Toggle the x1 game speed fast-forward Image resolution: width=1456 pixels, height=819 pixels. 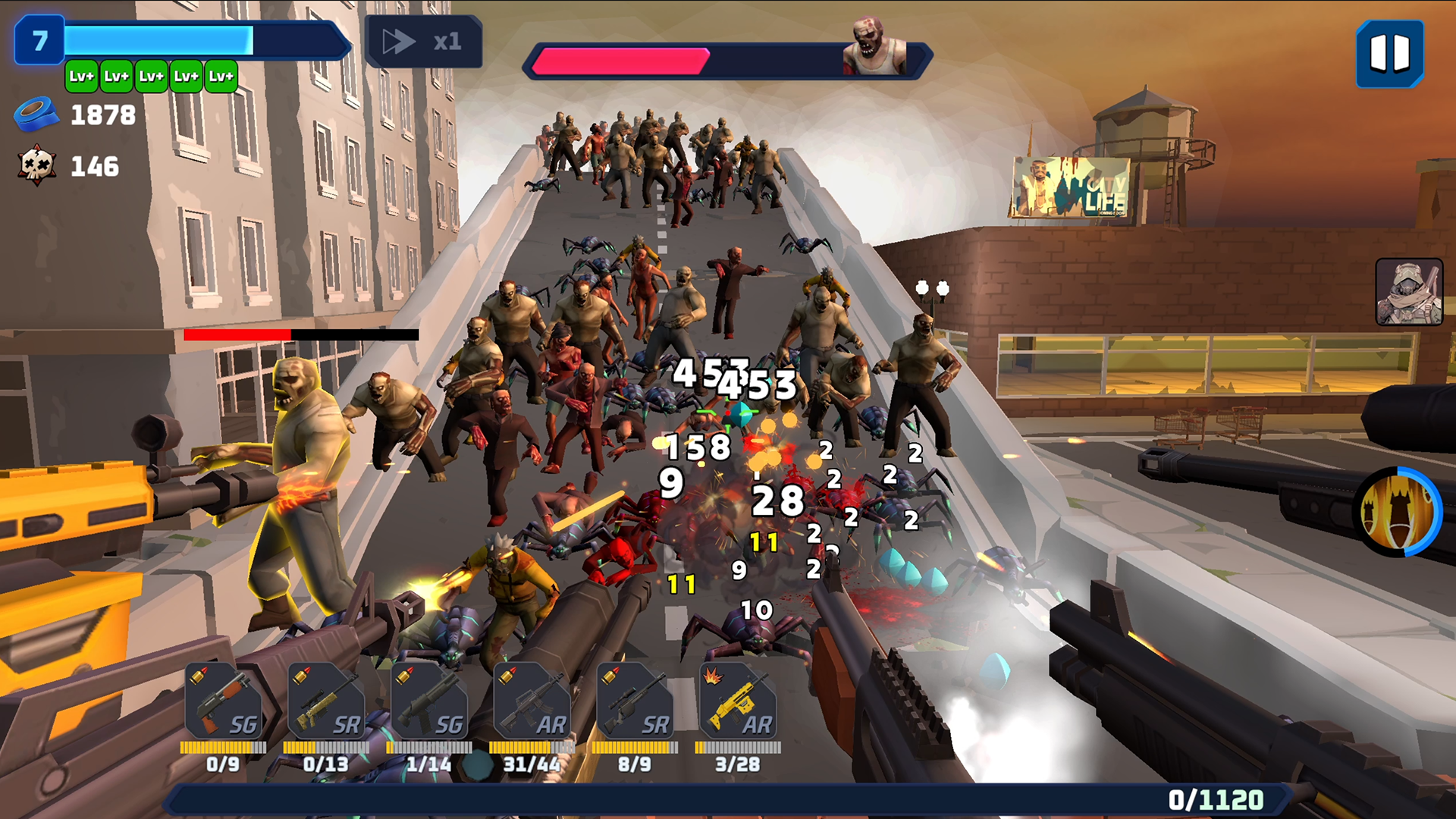[425, 43]
